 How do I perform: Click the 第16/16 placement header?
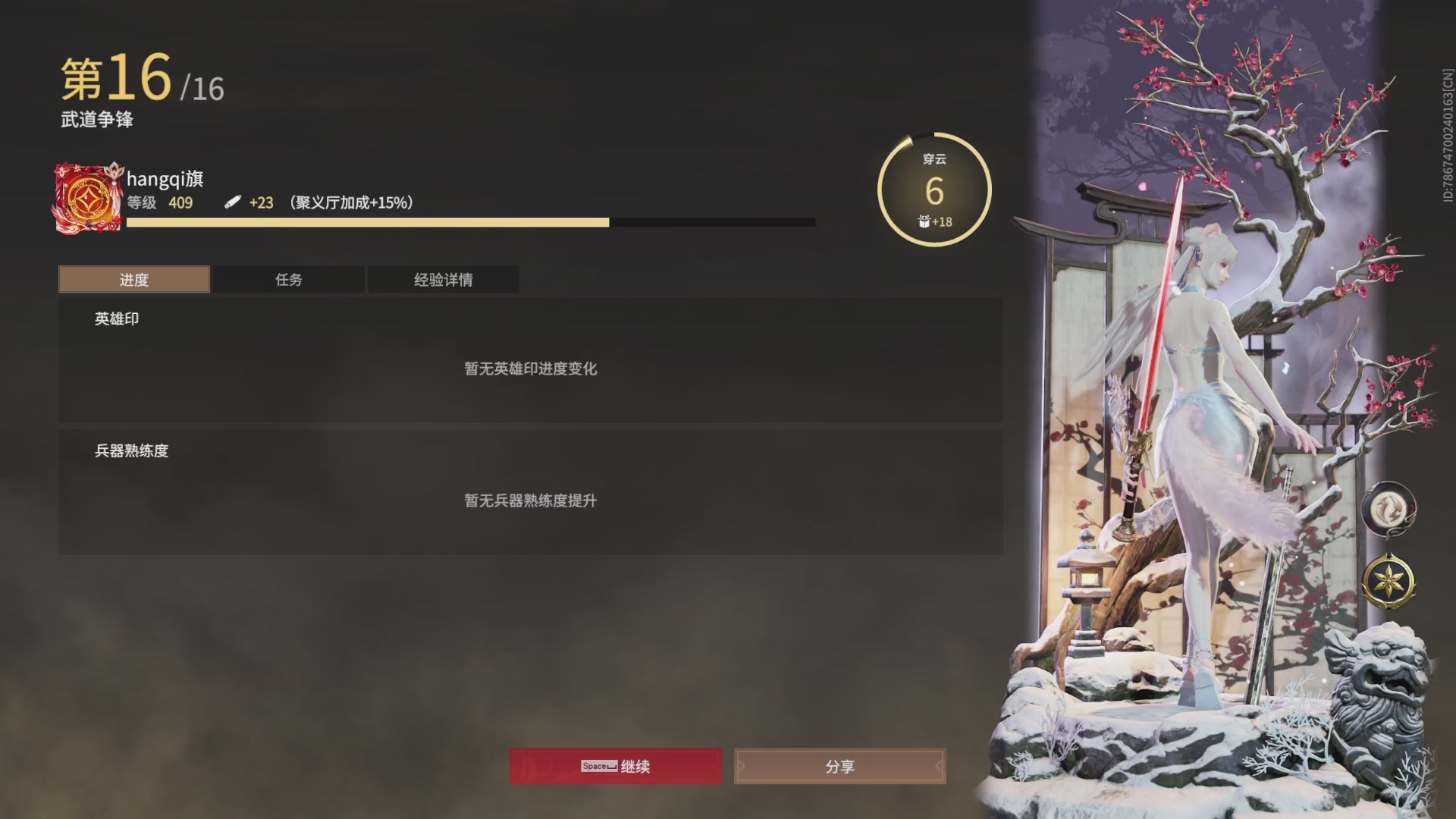pos(140,78)
